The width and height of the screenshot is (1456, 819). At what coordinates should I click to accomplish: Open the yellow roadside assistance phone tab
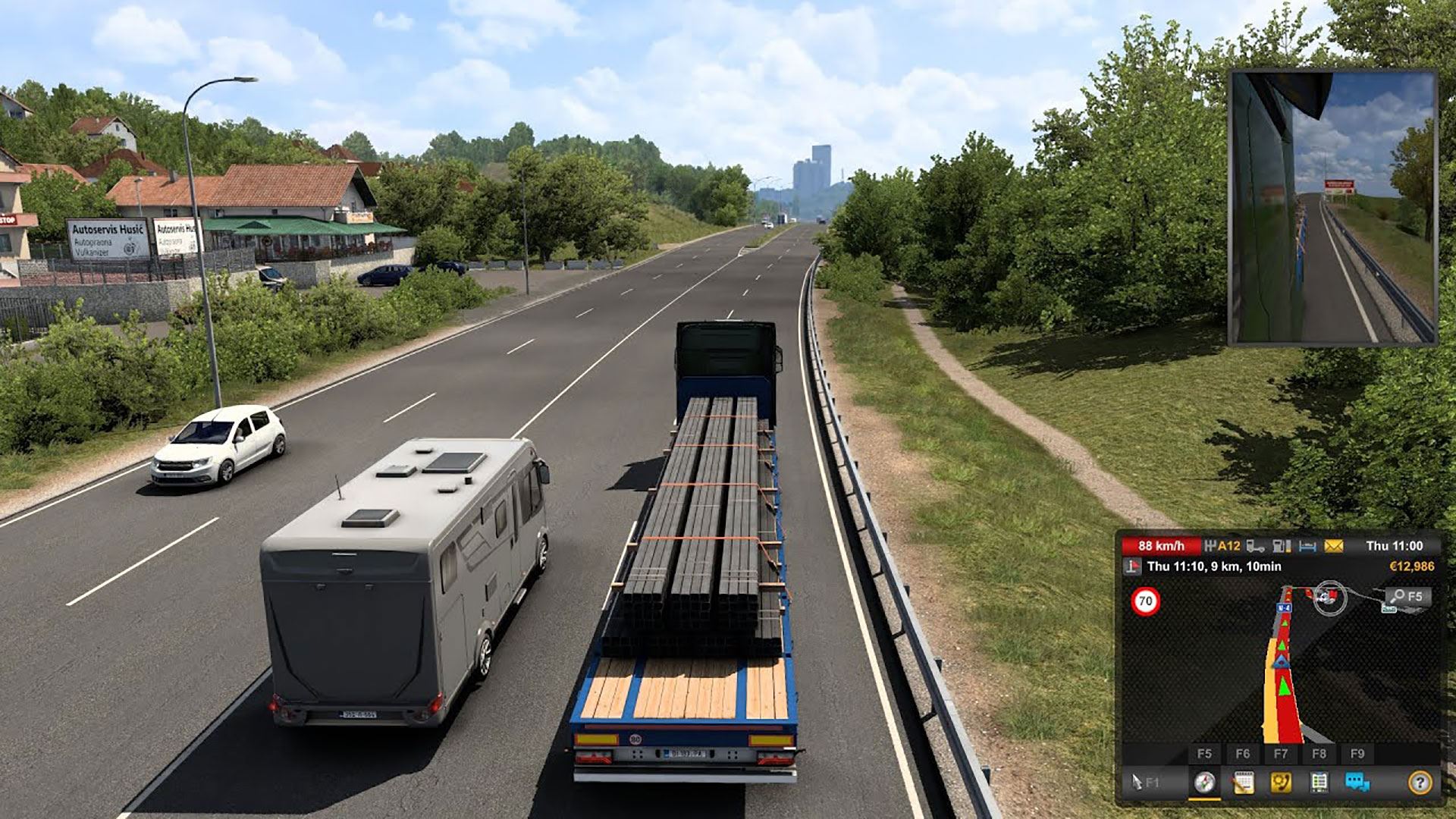[x=1281, y=783]
